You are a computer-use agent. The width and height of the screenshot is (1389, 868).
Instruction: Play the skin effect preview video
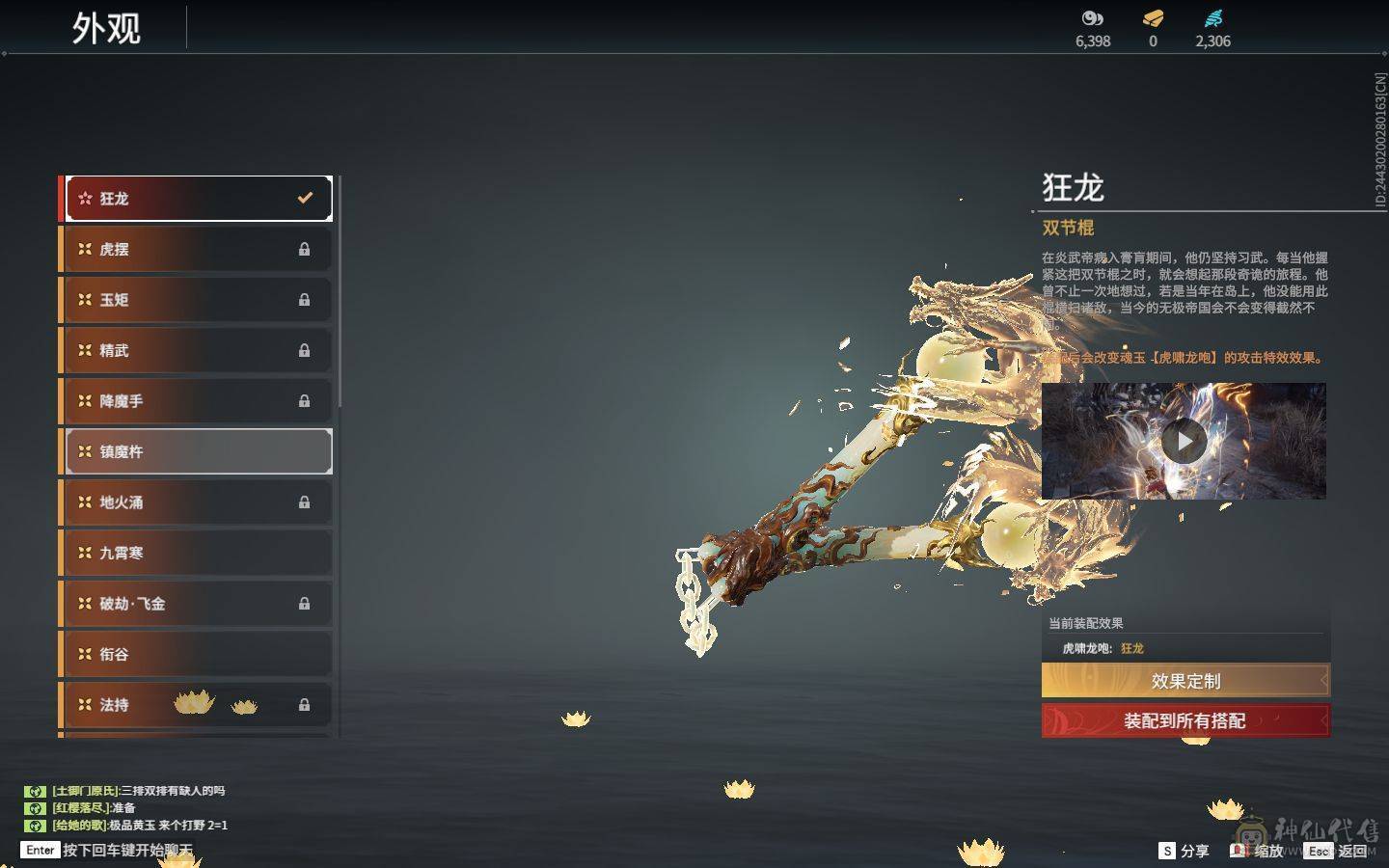pos(1184,442)
